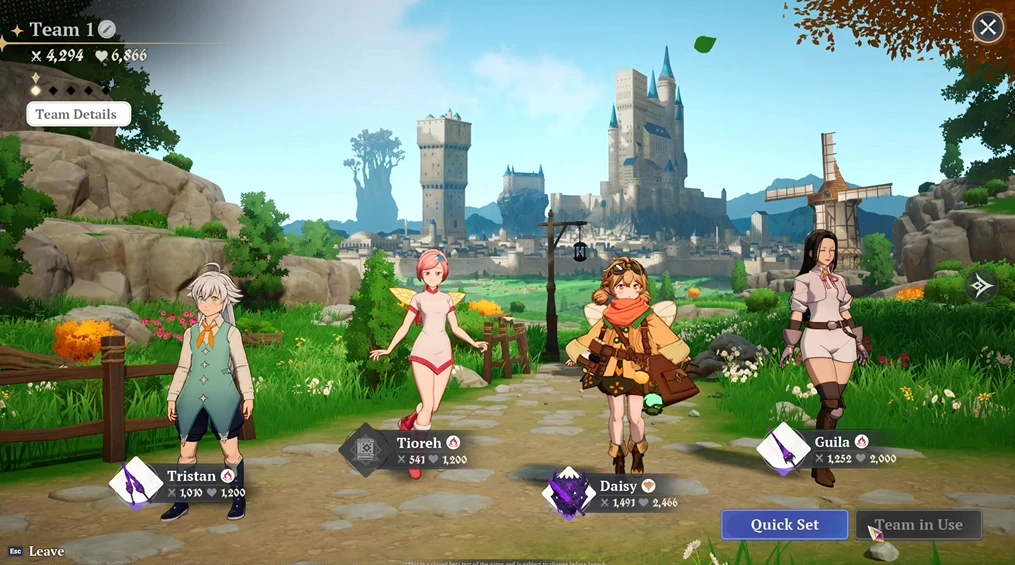Image resolution: width=1015 pixels, height=565 pixels.
Task: Rename Team 1 with the pencil icon
Action: pos(107,30)
